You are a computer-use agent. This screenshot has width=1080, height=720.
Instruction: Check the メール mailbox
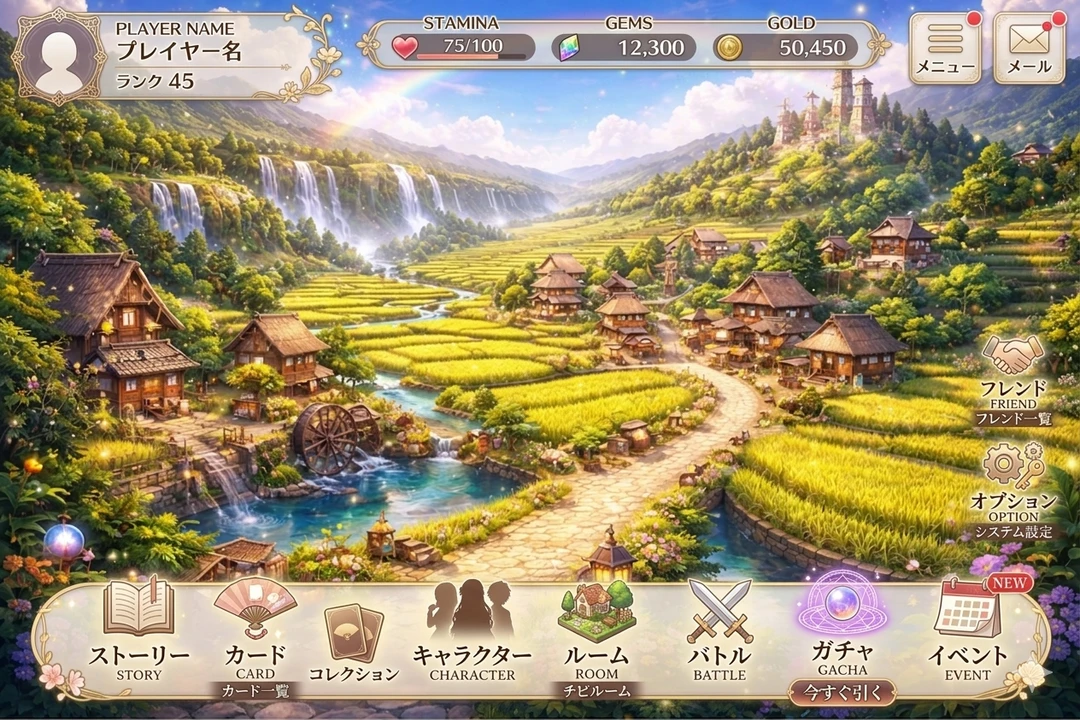1029,48
